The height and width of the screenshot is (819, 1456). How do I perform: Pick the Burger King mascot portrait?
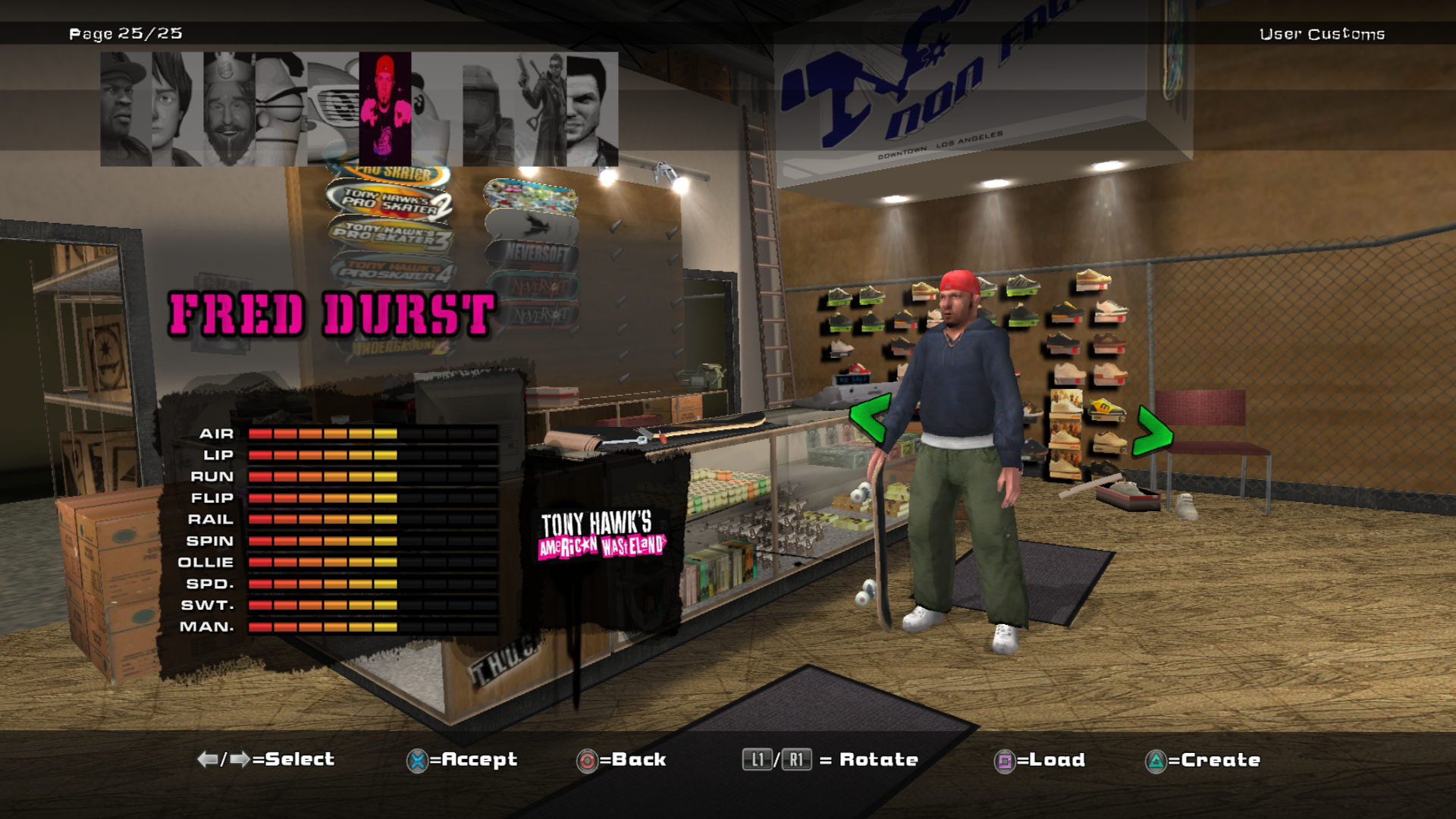229,109
